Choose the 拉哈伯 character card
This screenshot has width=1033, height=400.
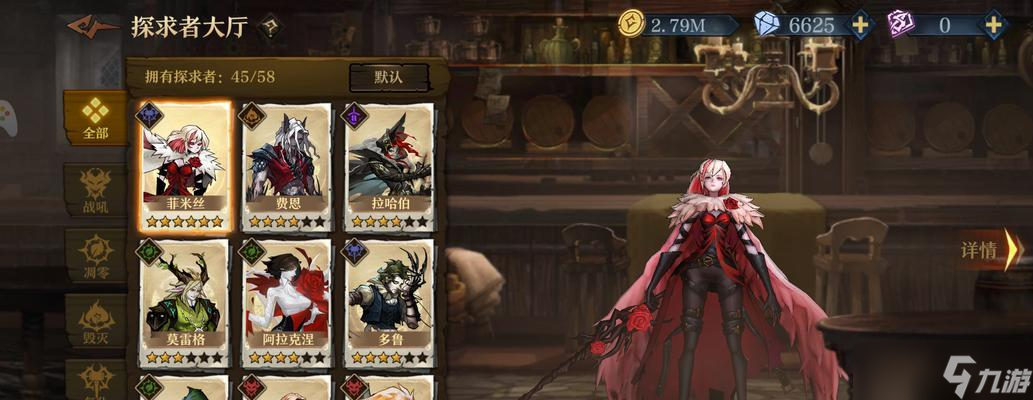(390, 167)
